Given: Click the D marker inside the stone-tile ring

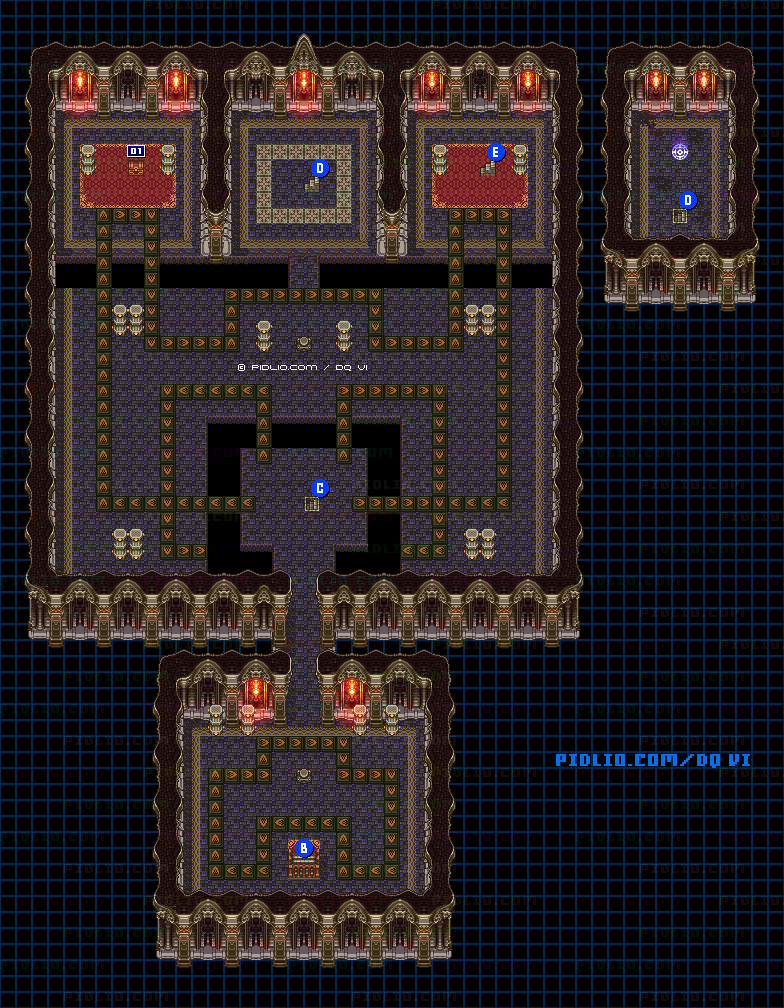Looking at the screenshot, I should coord(320,168).
